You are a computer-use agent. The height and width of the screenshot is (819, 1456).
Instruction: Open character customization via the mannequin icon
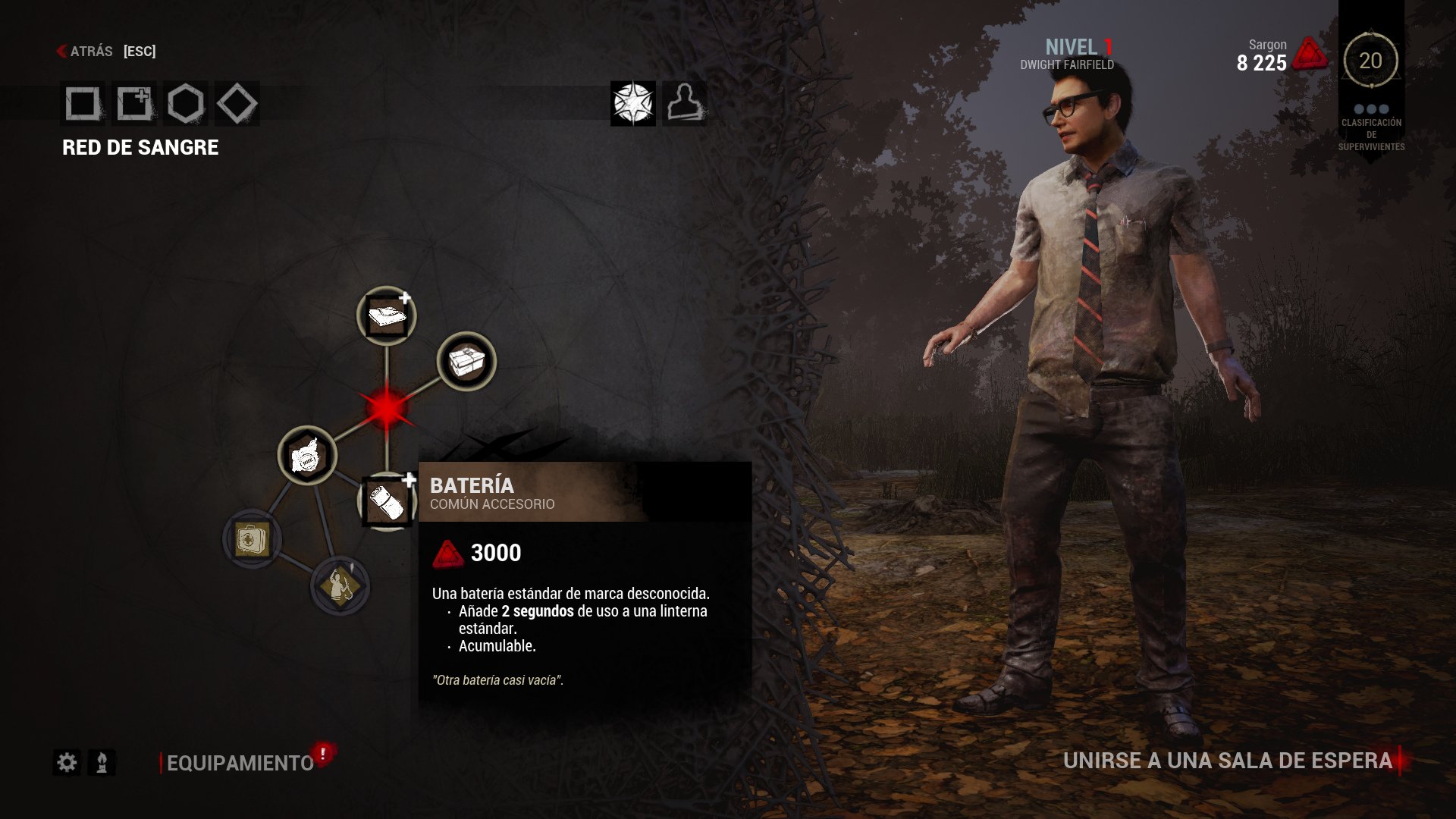point(685,105)
